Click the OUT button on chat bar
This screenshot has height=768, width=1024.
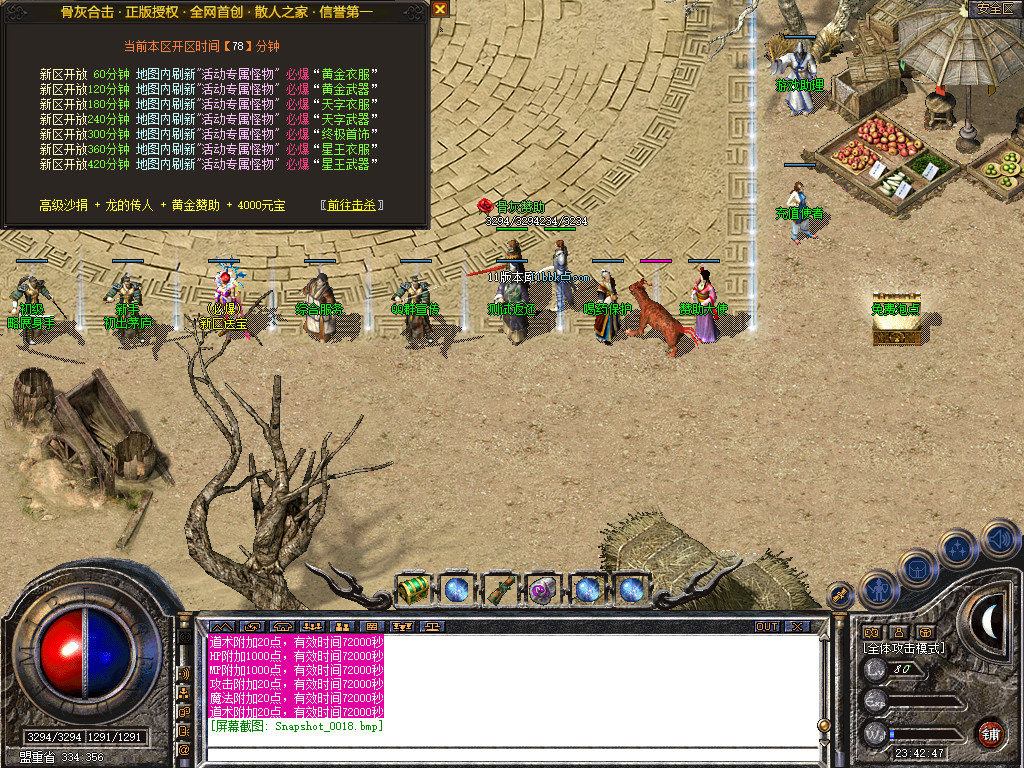pyautogui.click(x=766, y=627)
